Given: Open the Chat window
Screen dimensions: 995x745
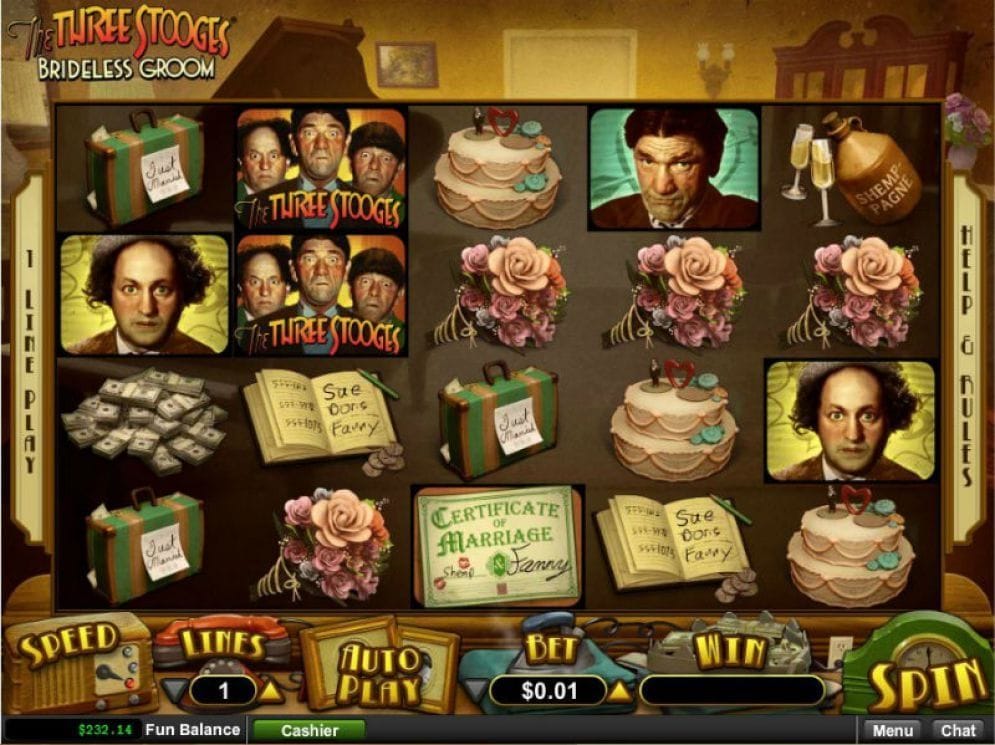Looking at the screenshot, I should (x=958, y=730).
